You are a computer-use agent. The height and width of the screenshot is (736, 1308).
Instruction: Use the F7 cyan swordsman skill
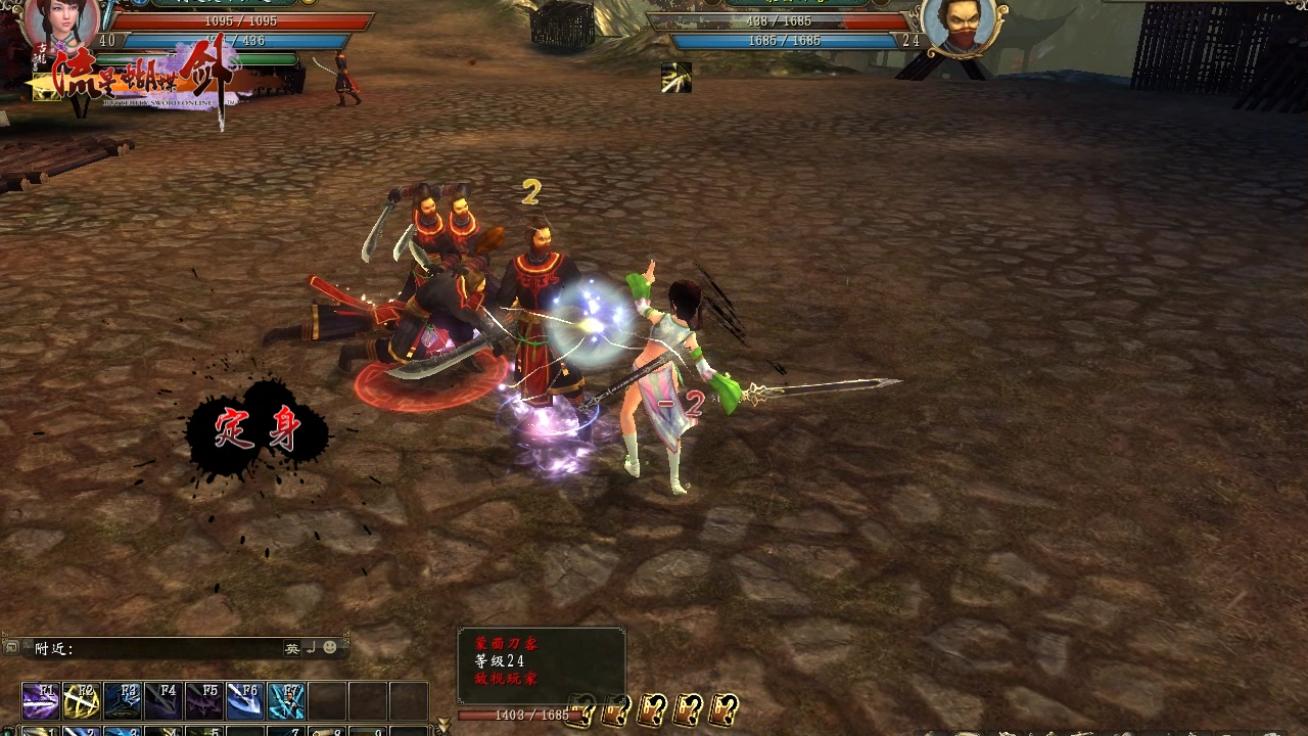click(286, 701)
